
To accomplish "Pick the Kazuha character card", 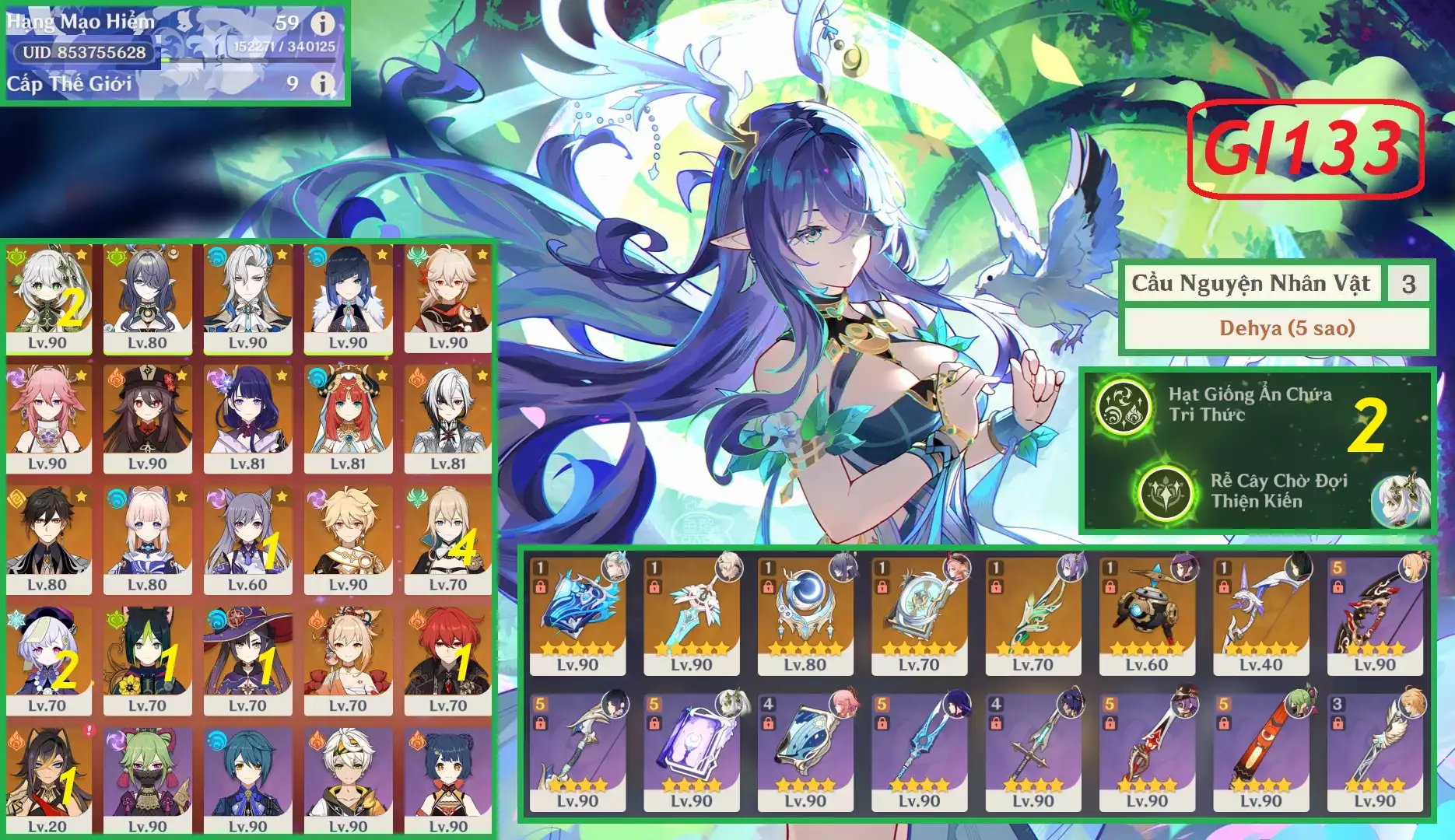I will pos(448,299).
